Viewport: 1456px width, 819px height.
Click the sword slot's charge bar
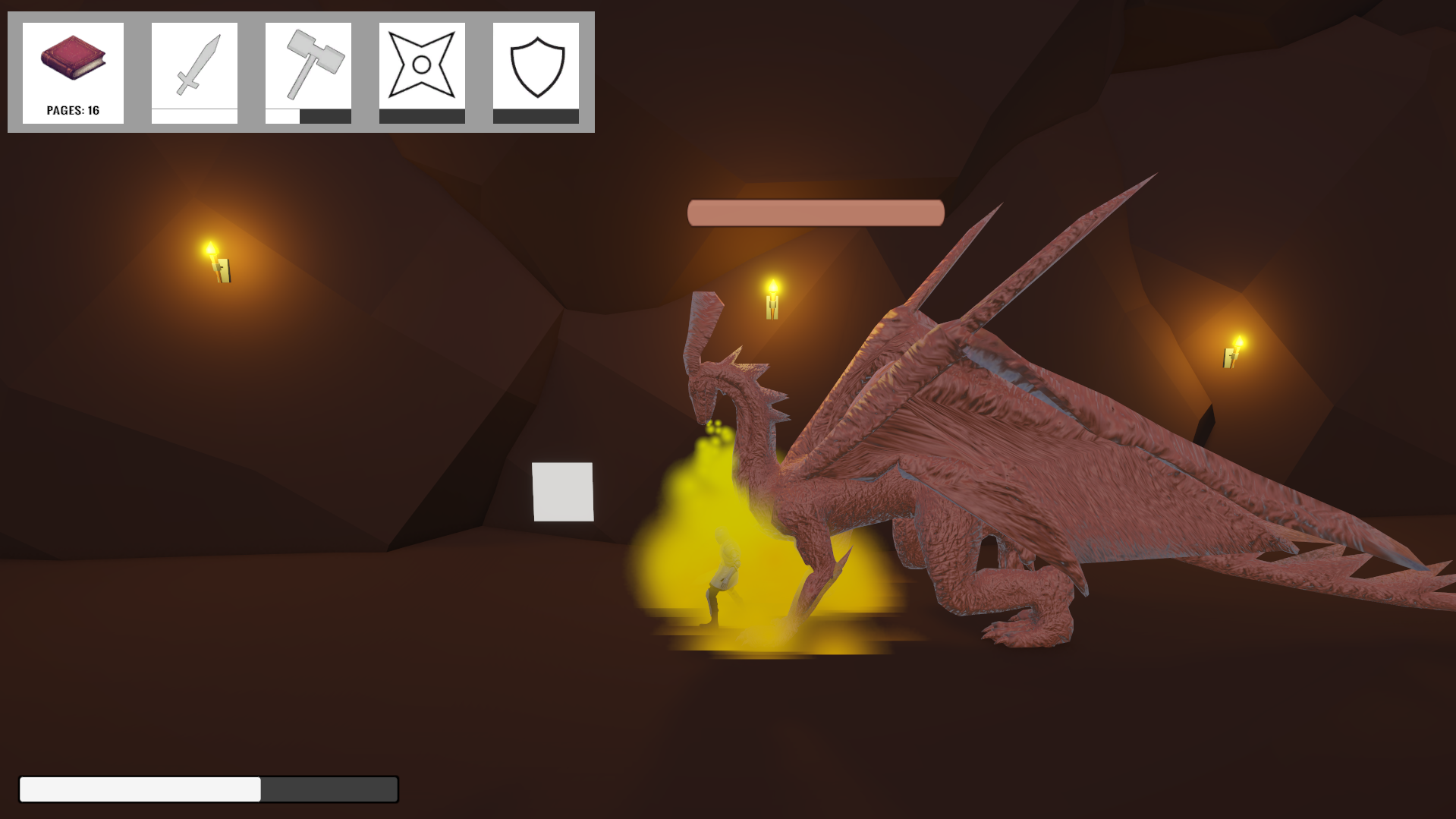click(x=194, y=116)
